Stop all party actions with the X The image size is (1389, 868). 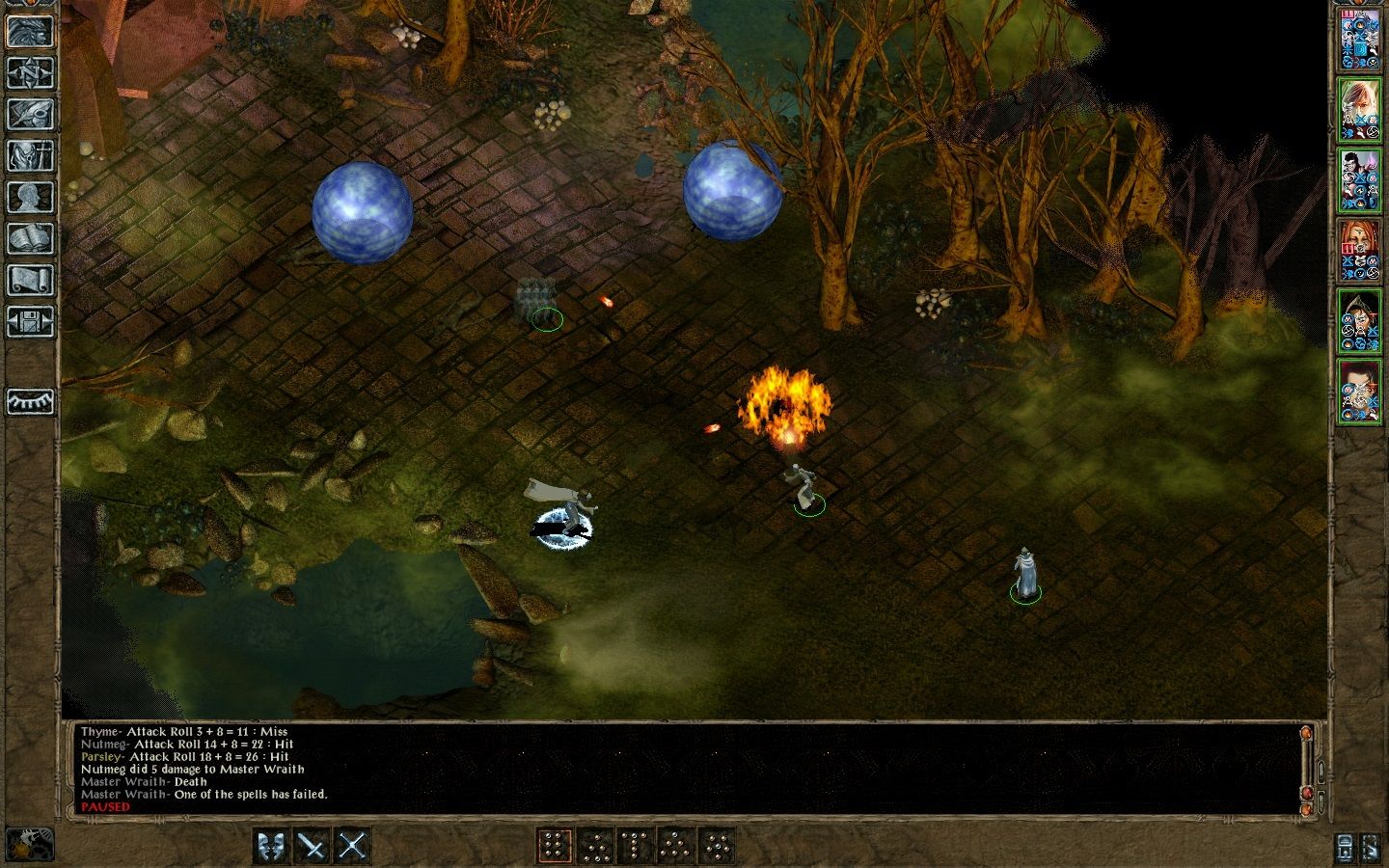coord(351,845)
